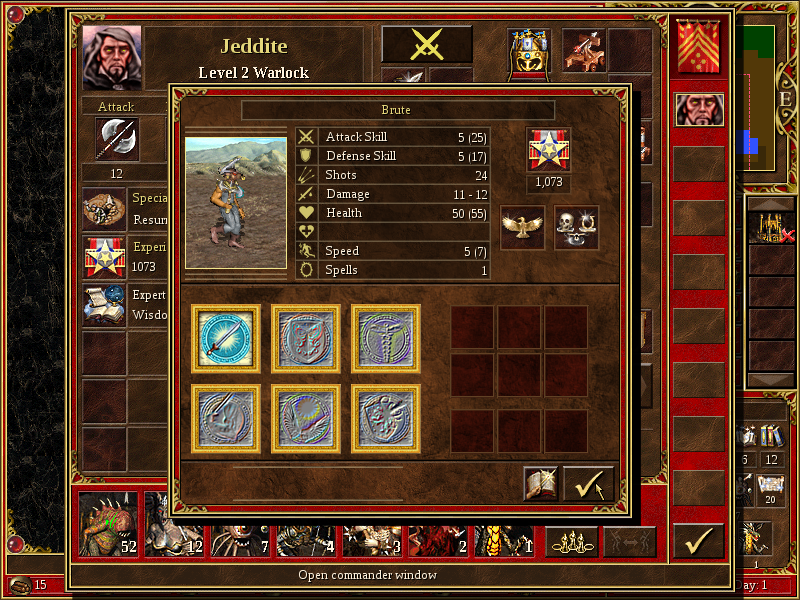The width and height of the screenshot is (800, 600).
Task: Select the army stack of 7 creatures
Action: [240, 525]
